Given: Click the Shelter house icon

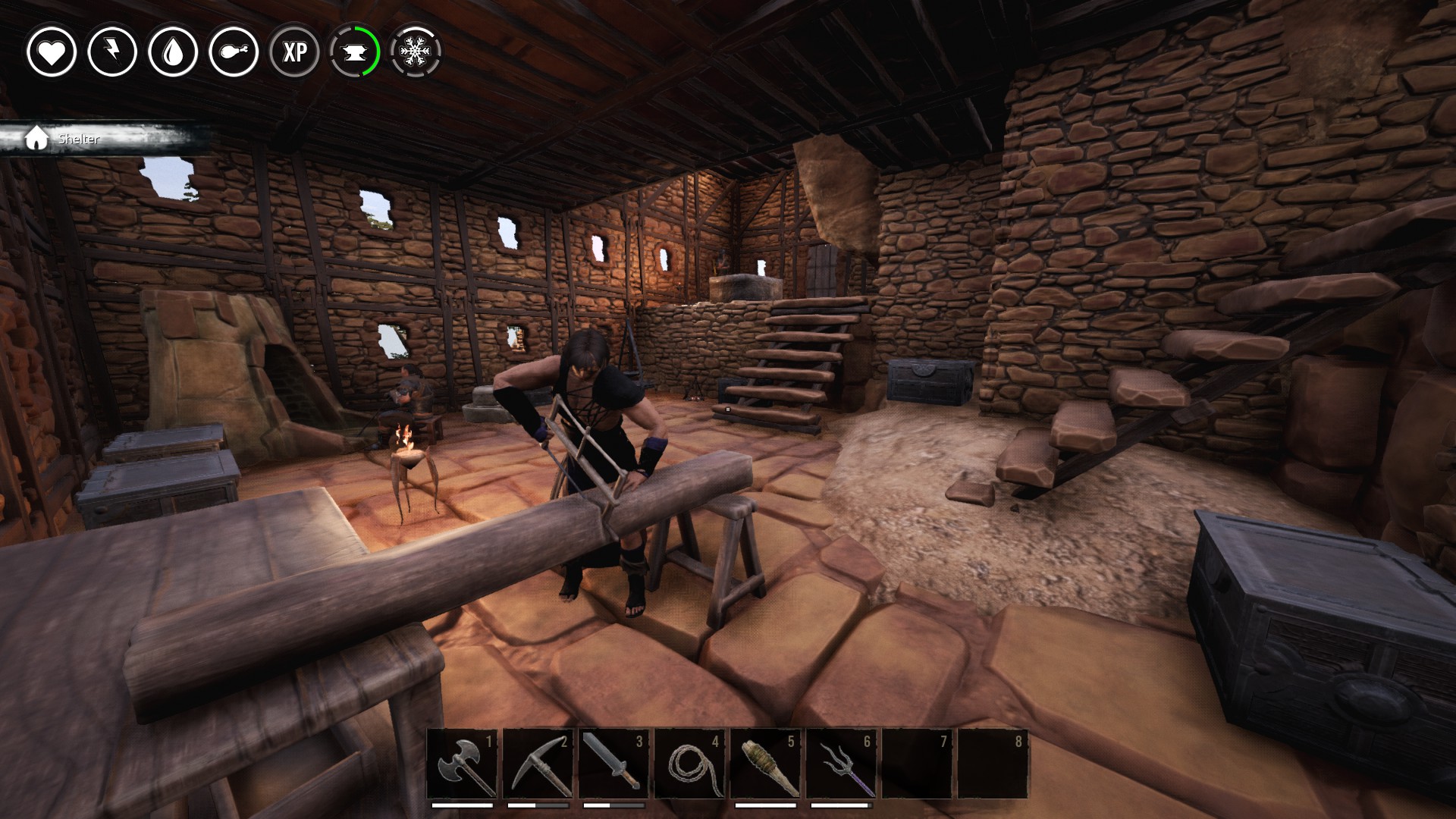Looking at the screenshot, I should tap(36, 139).
